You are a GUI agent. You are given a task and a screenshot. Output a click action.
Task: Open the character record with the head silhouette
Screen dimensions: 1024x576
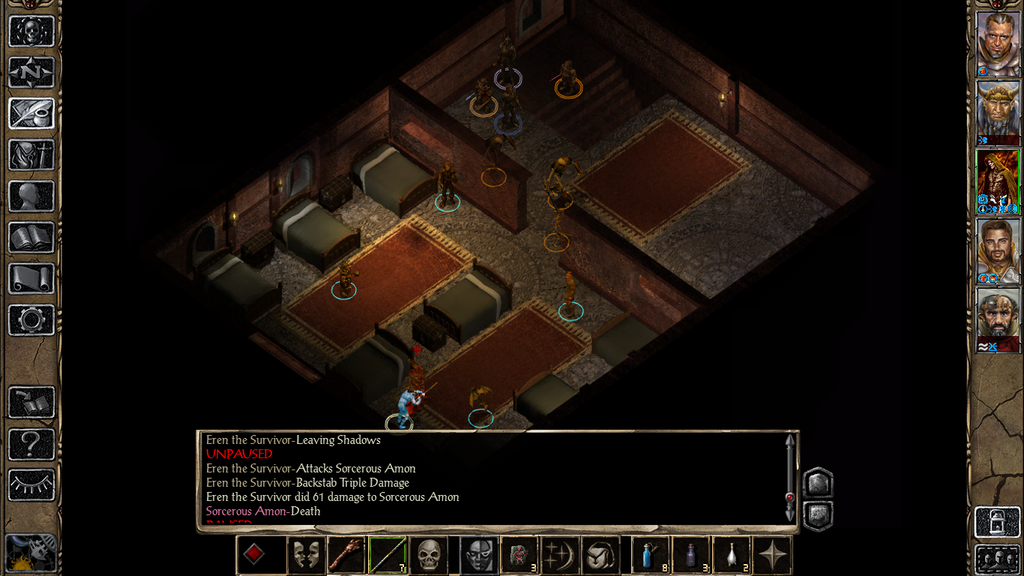click(x=31, y=196)
